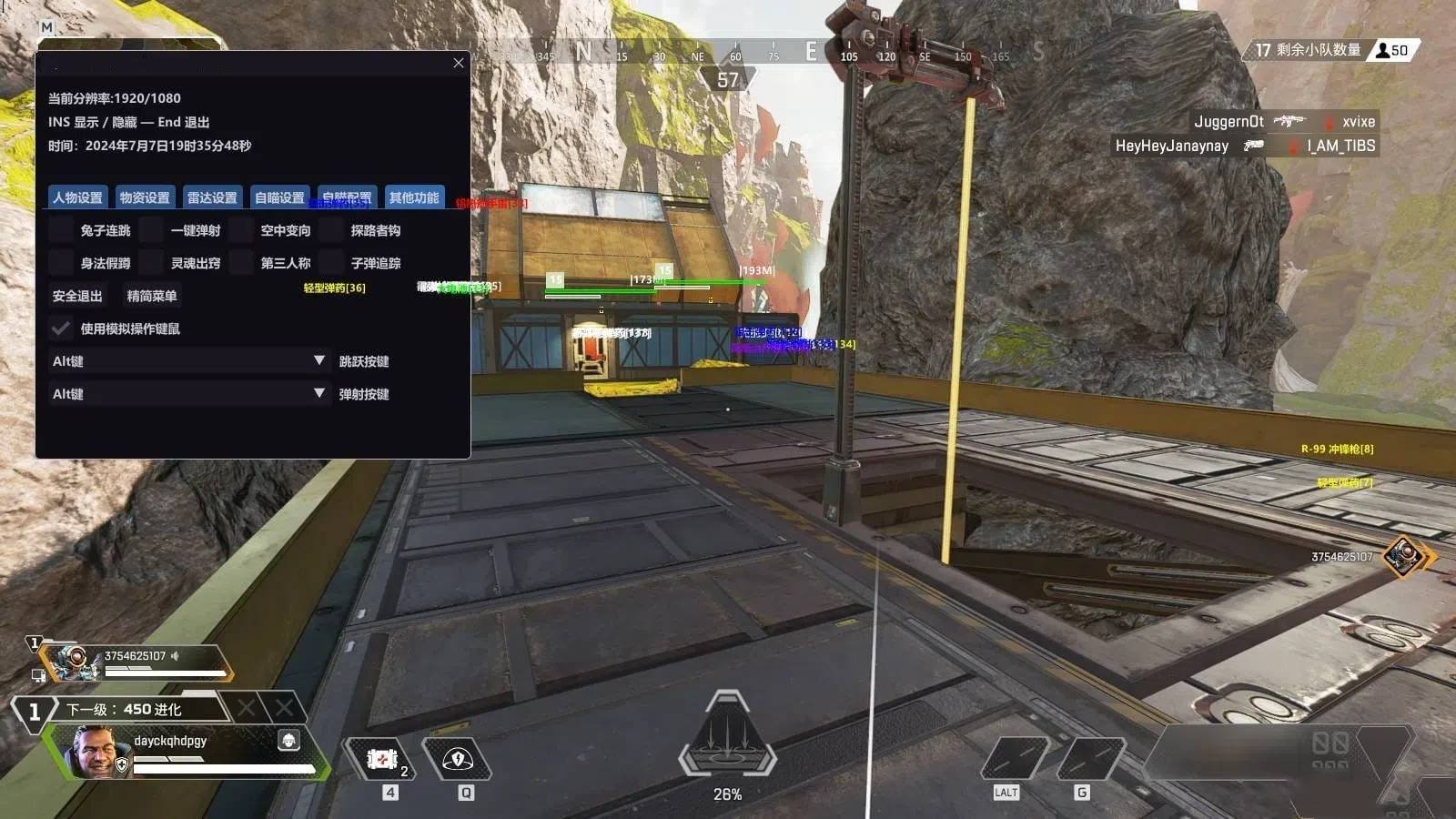Uncheck the 使用模拟操作键鼠 checkbox
The image size is (1456, 819).
tap(62, 329)
